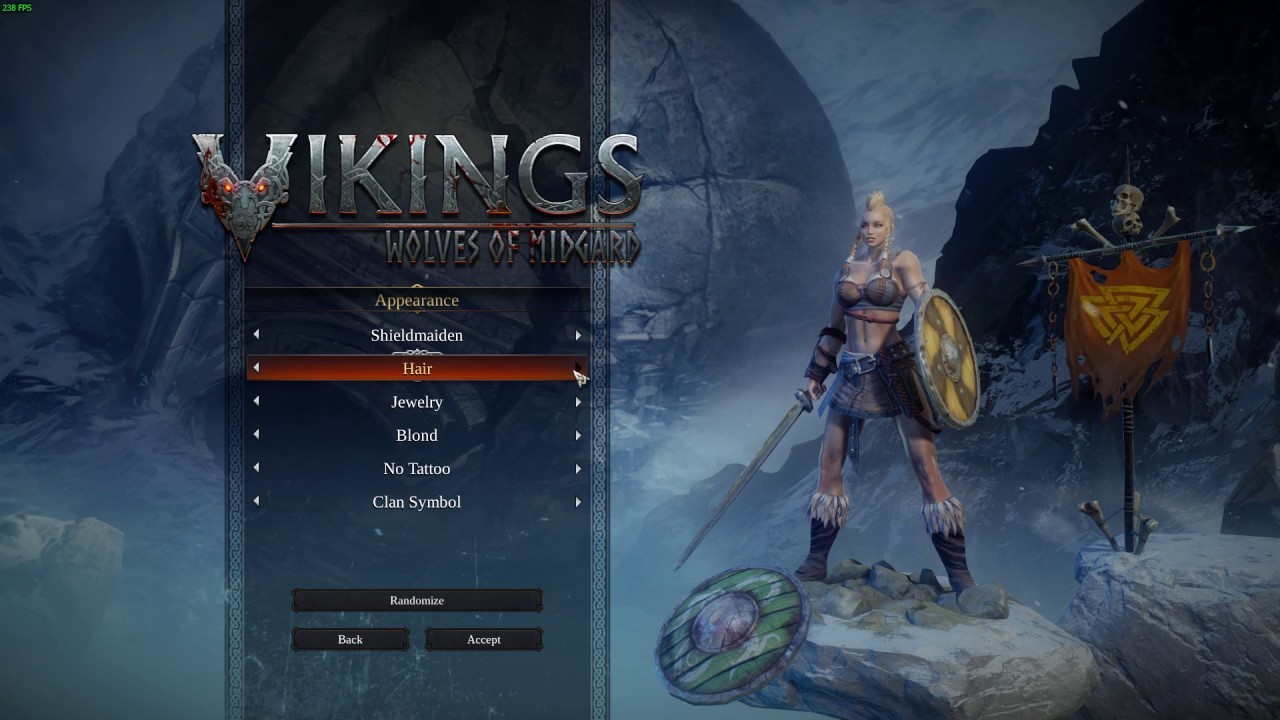Switch tattoo using No Tattoo right arrow
Screen dimensions: 1280x720
[x=578, y=469]
